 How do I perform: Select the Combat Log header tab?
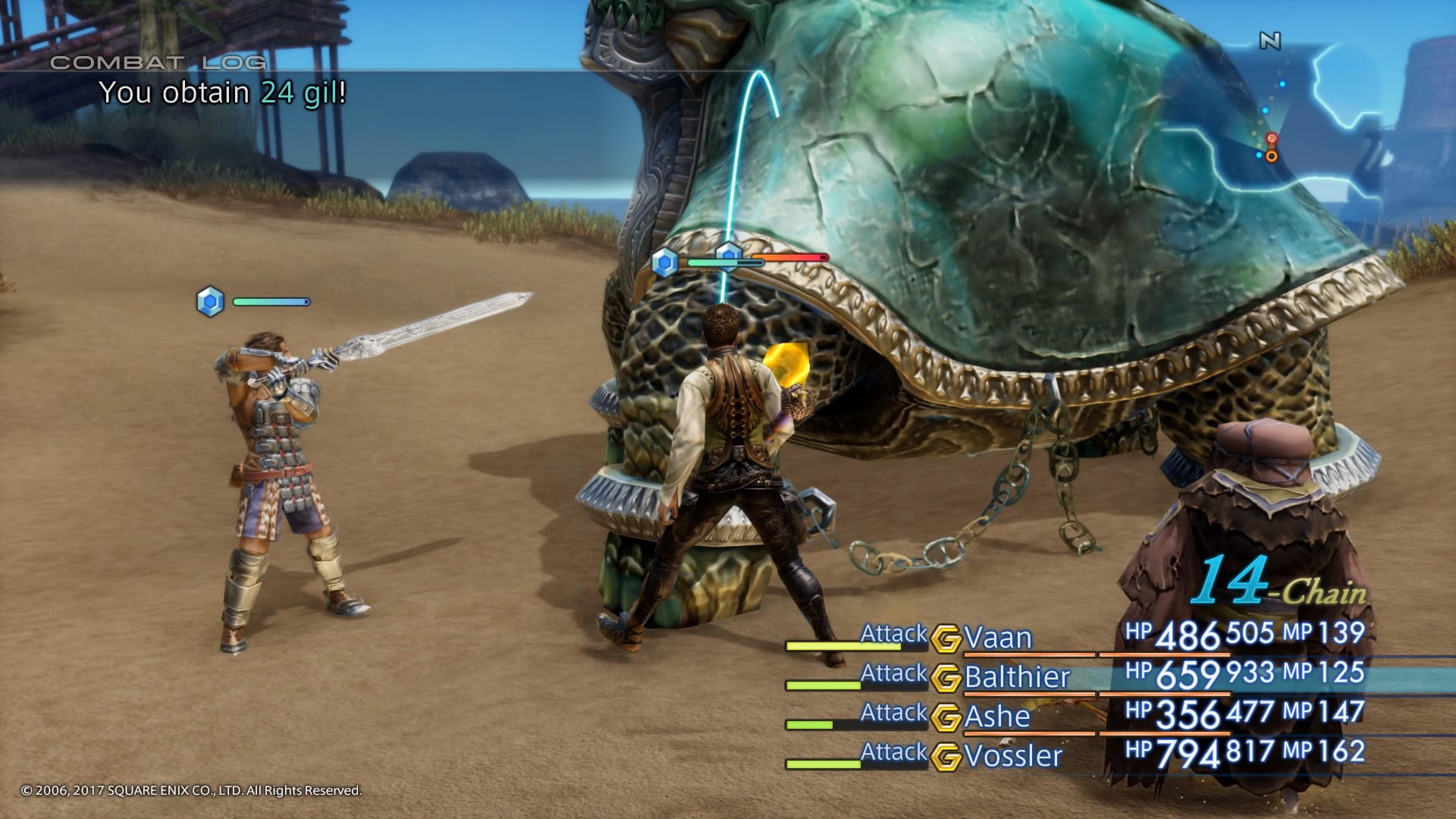coord(159,64)
